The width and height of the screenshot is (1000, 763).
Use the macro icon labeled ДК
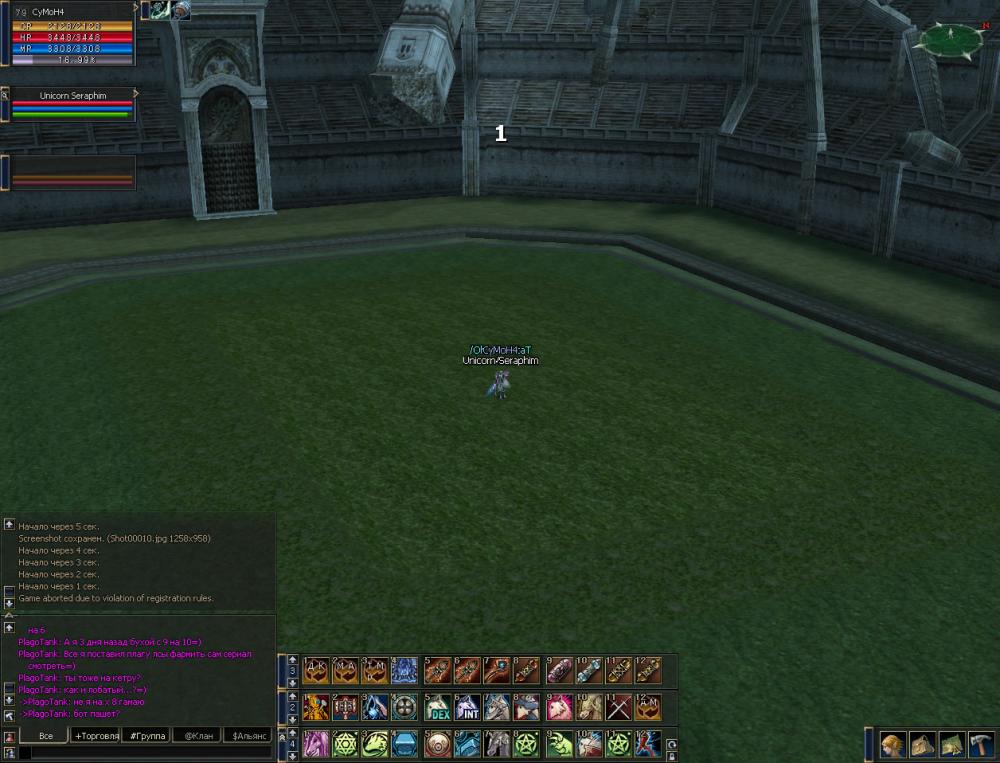pyautogui.click(x=316, y=670)
